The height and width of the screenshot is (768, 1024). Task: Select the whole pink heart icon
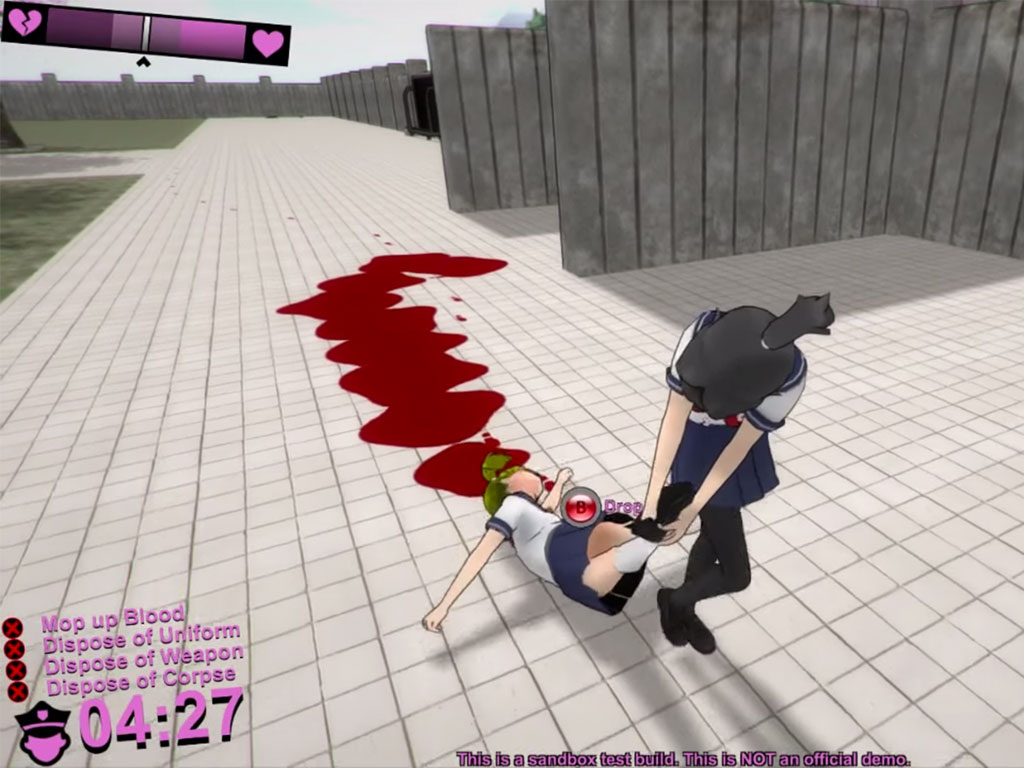click(267, 43)
